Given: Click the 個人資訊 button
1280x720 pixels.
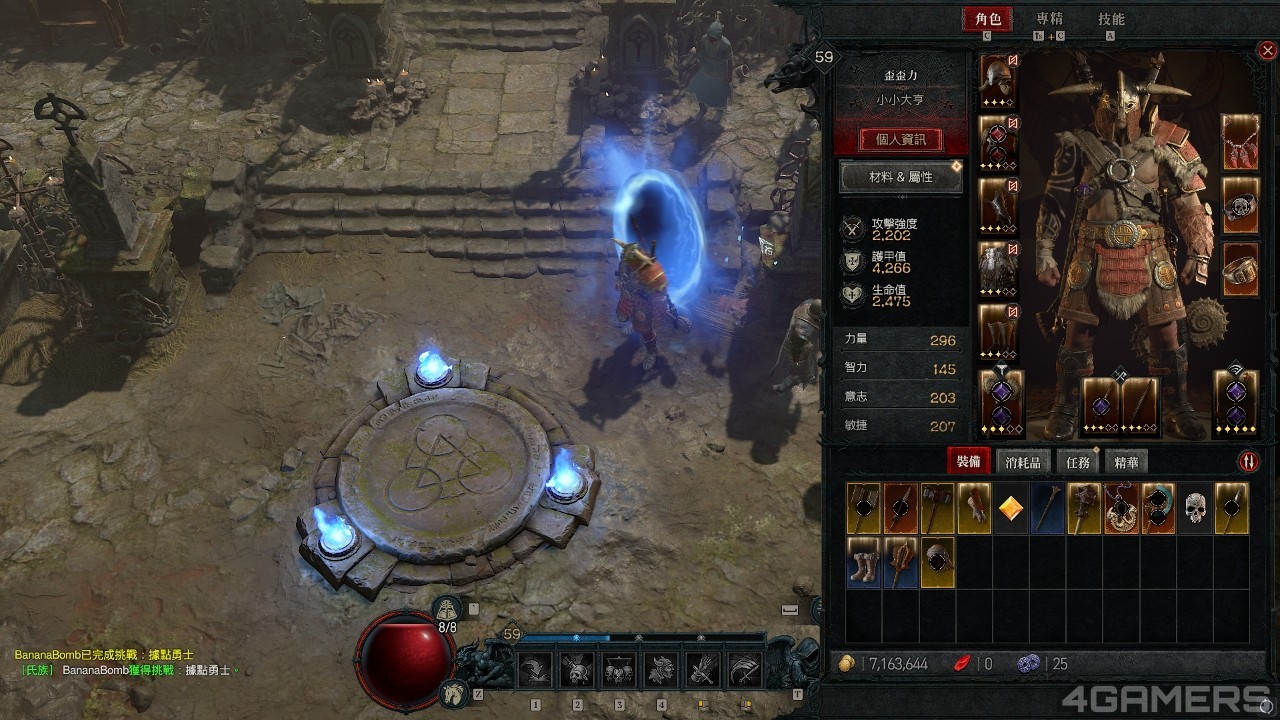Looking at the screenshot, I should pyautogui.click(x=901, y=140).
